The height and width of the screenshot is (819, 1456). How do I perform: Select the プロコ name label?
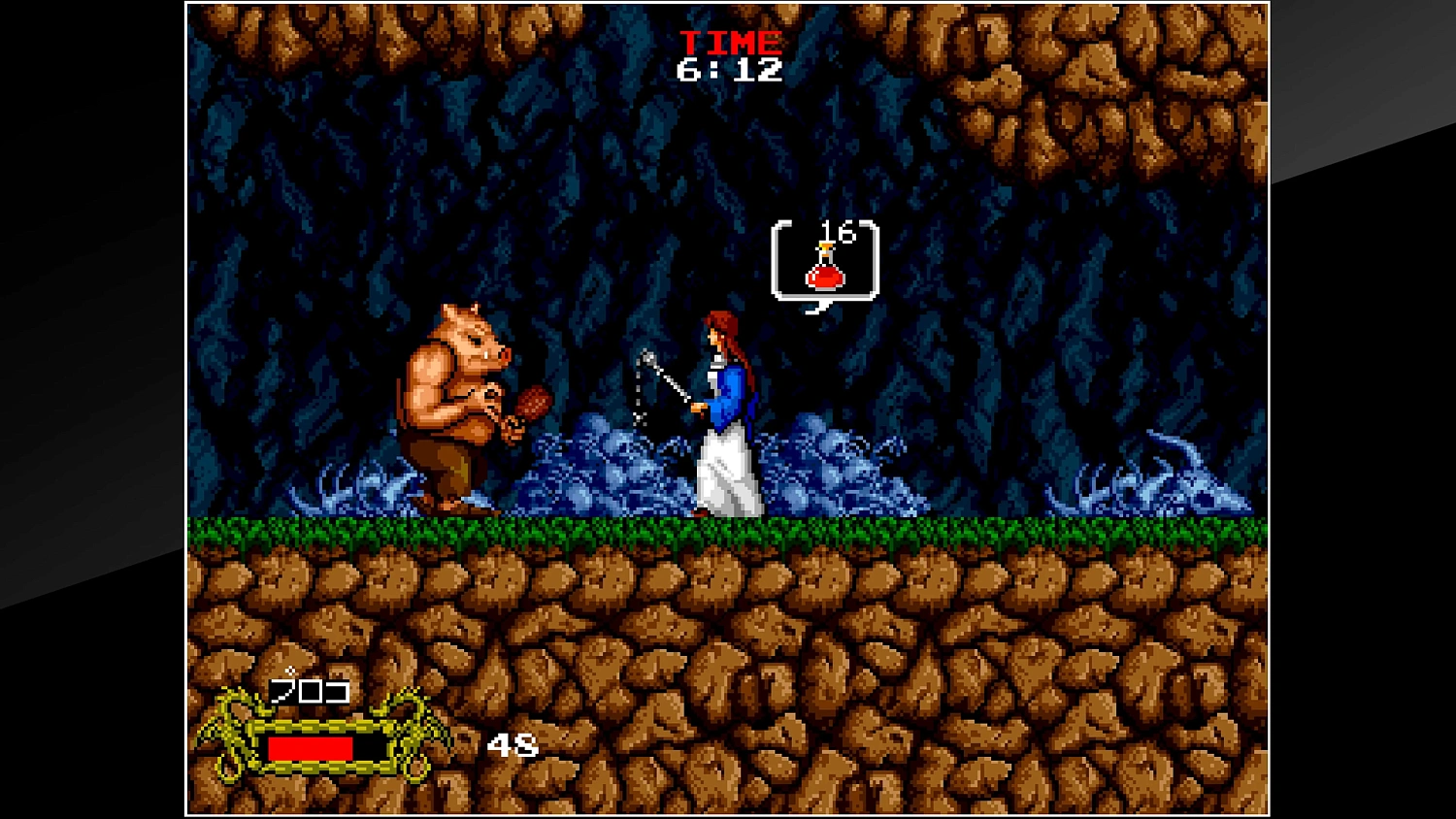click(x=311, y=694)
